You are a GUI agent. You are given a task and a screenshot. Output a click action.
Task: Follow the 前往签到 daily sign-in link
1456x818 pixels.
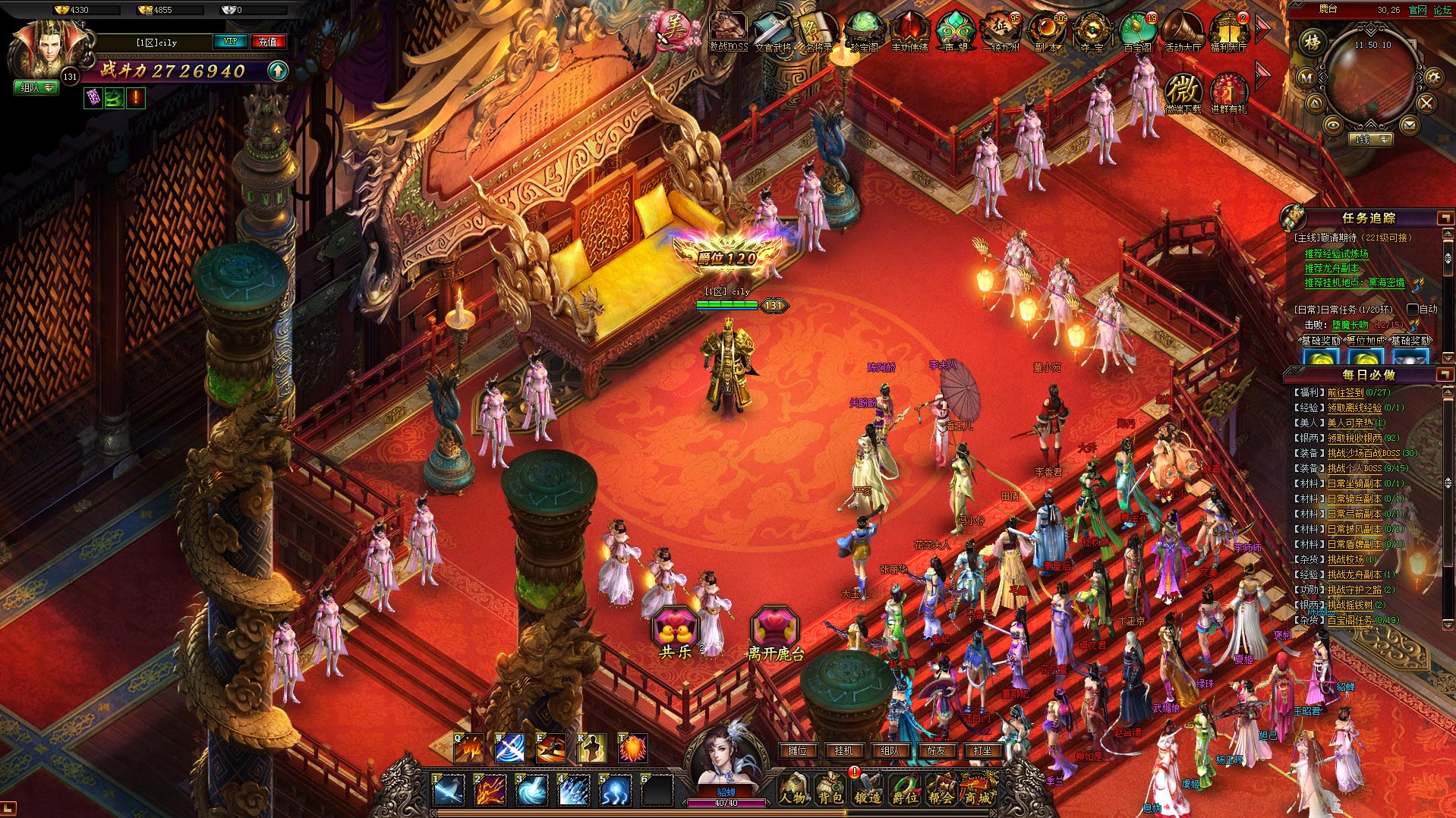click(x=1345, y=392)
